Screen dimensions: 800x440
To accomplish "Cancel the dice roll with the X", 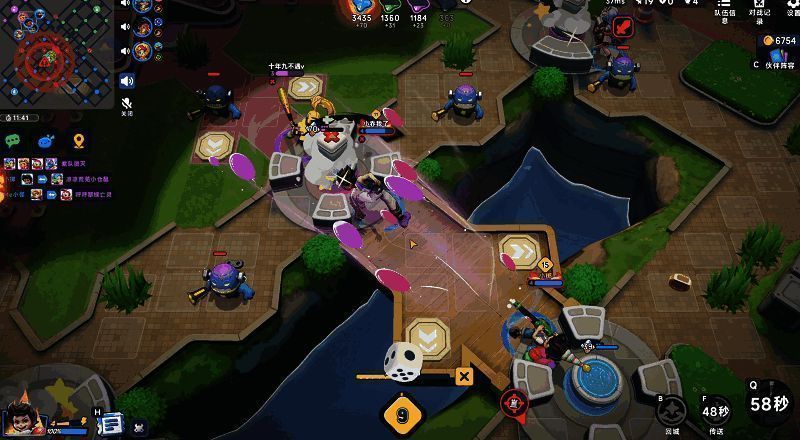I will point(463,377).
